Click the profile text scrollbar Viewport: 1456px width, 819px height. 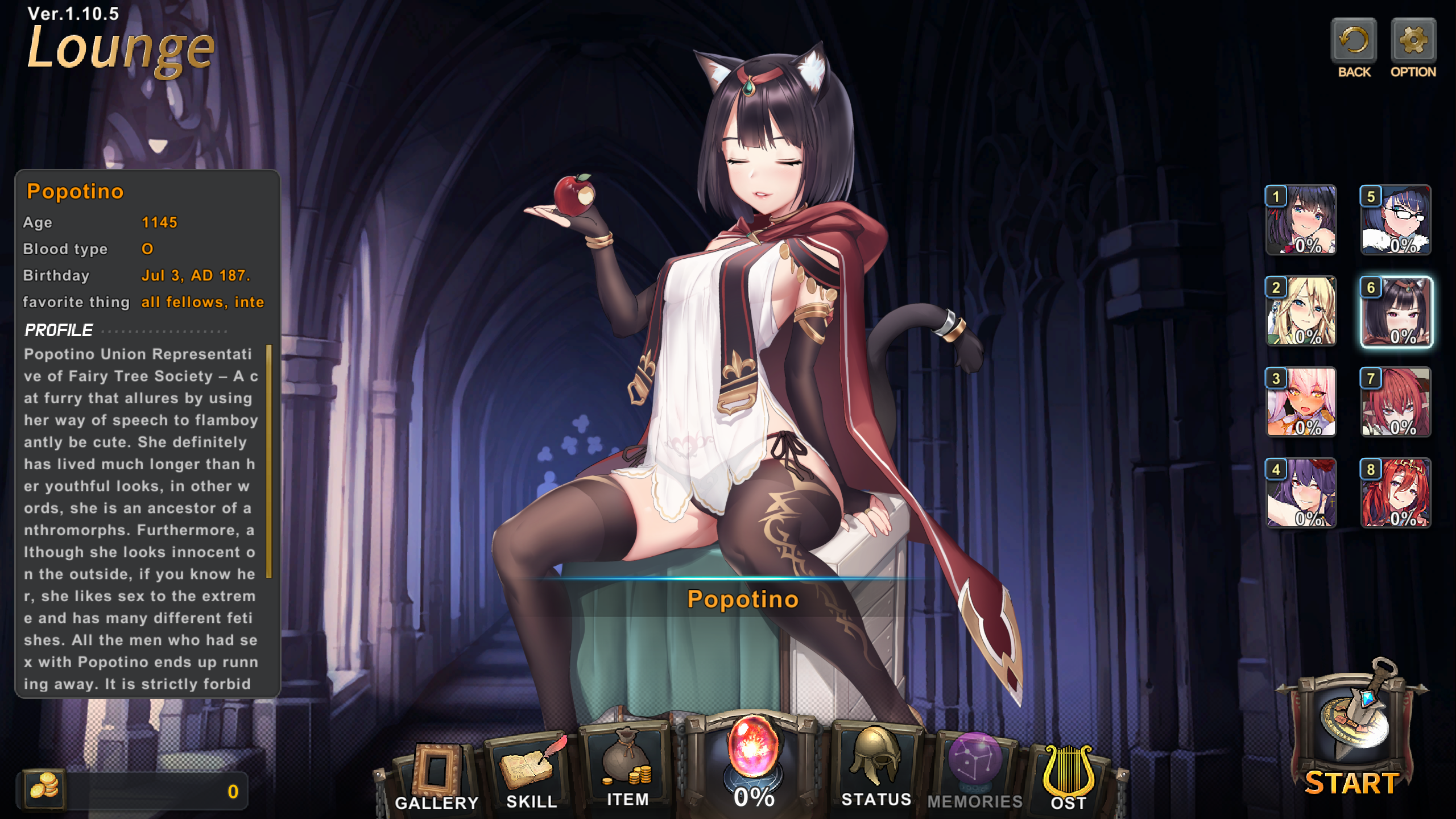[269, 461]
